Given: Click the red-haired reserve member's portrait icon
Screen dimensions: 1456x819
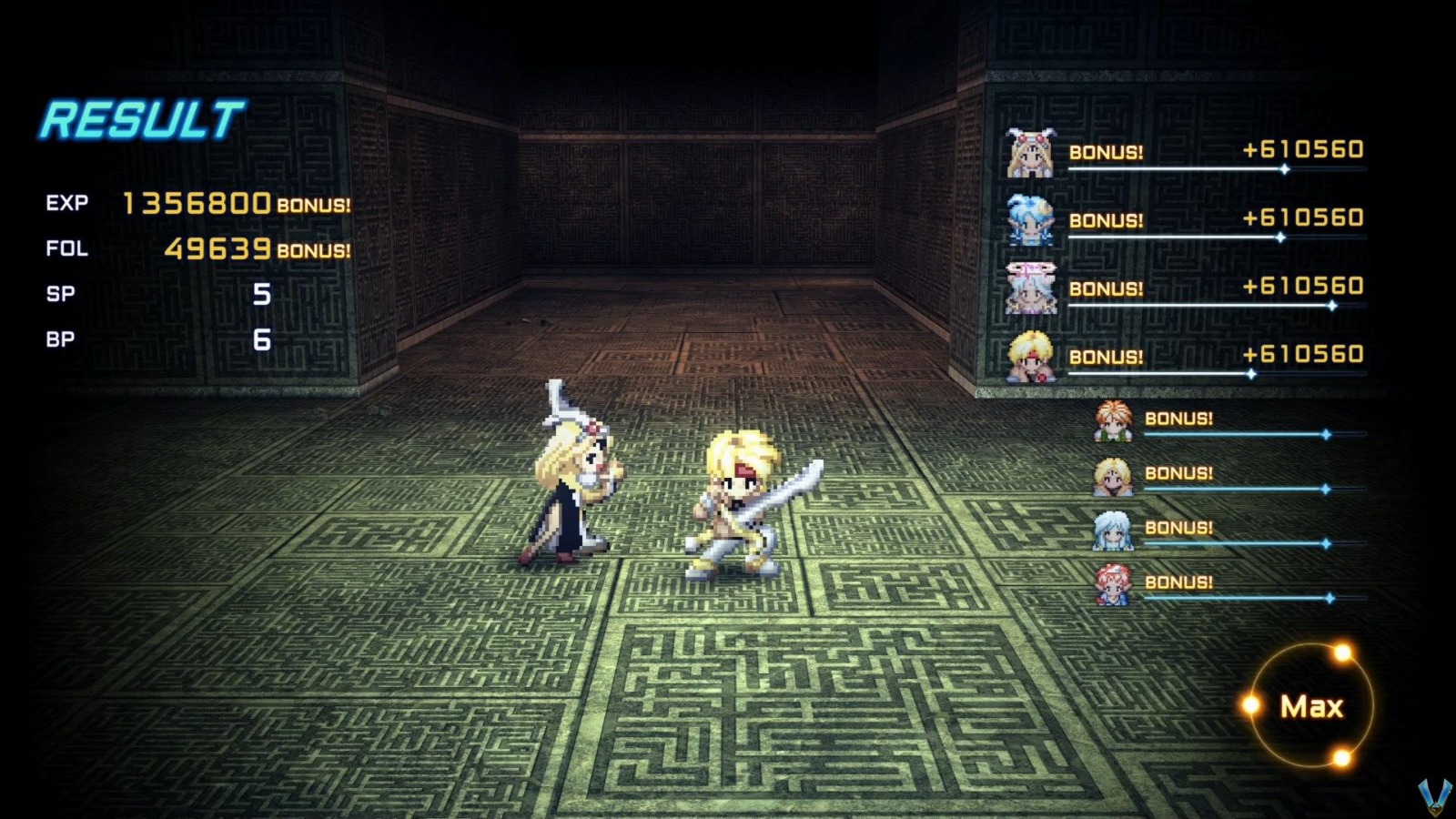Looking at the screenshot, I should pyautogui.click(x=1112, y=582).
